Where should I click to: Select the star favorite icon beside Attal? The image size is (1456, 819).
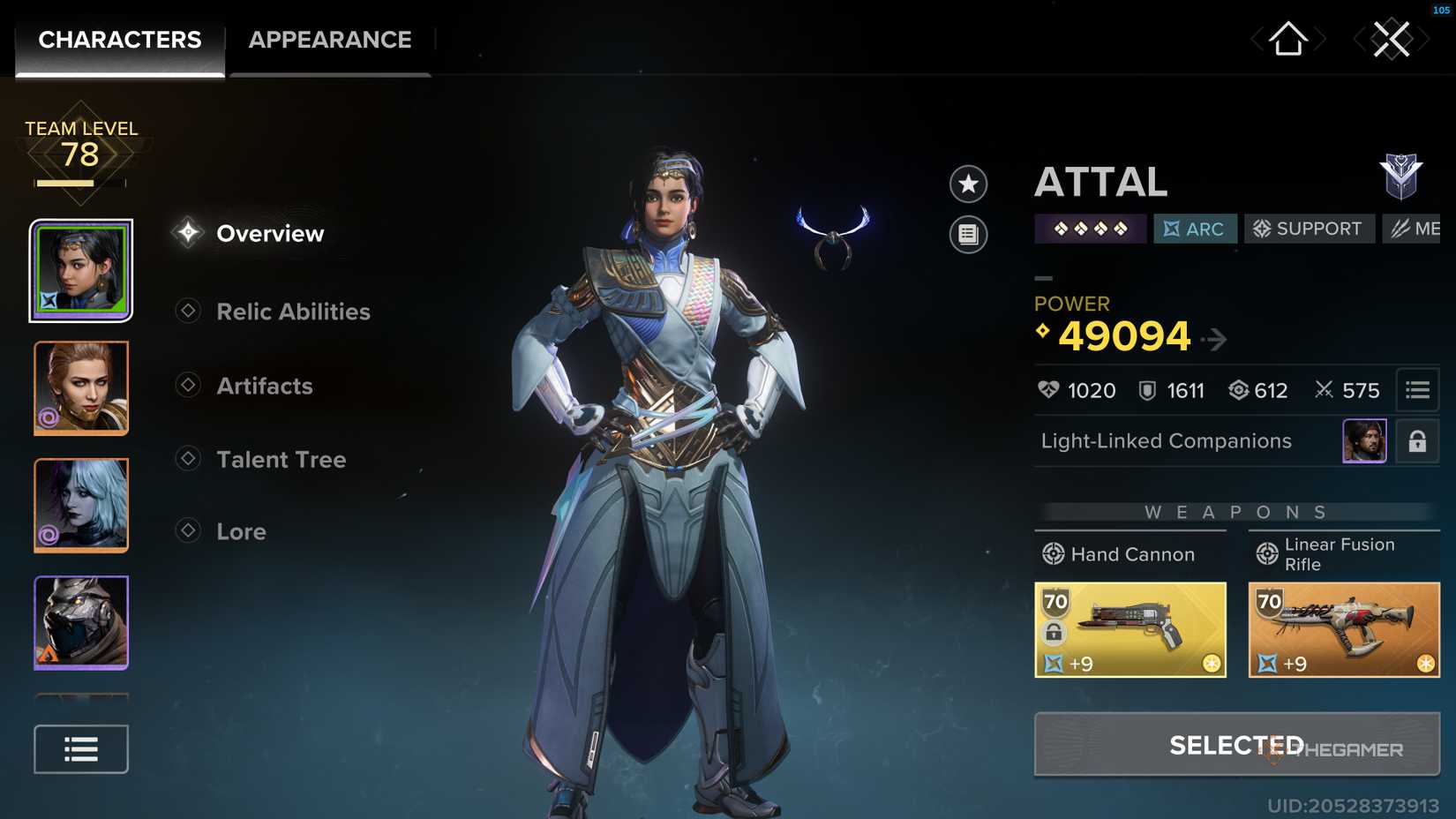click(x=968, y=185)
